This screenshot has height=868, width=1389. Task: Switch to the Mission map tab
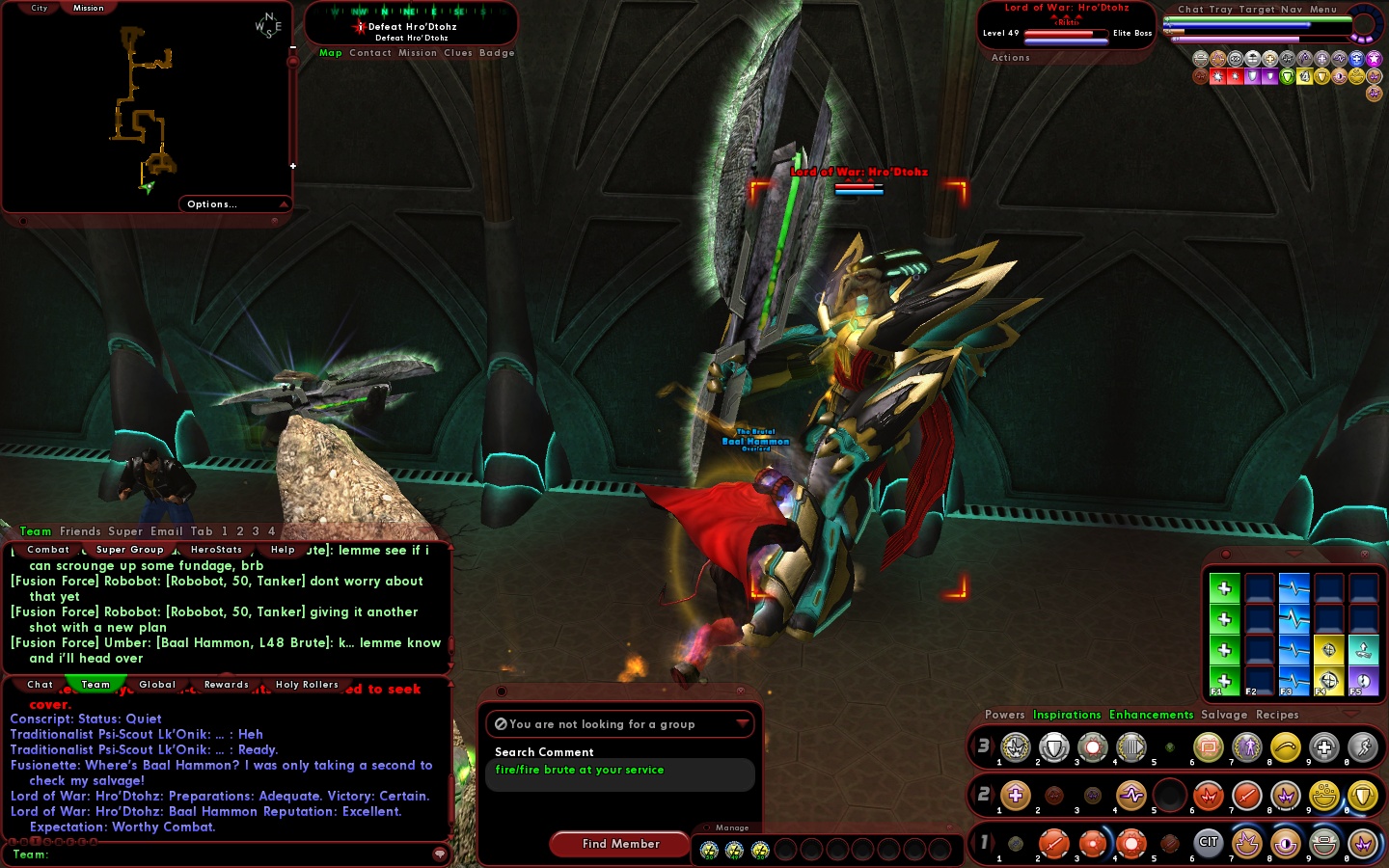[x=88, y=8]
